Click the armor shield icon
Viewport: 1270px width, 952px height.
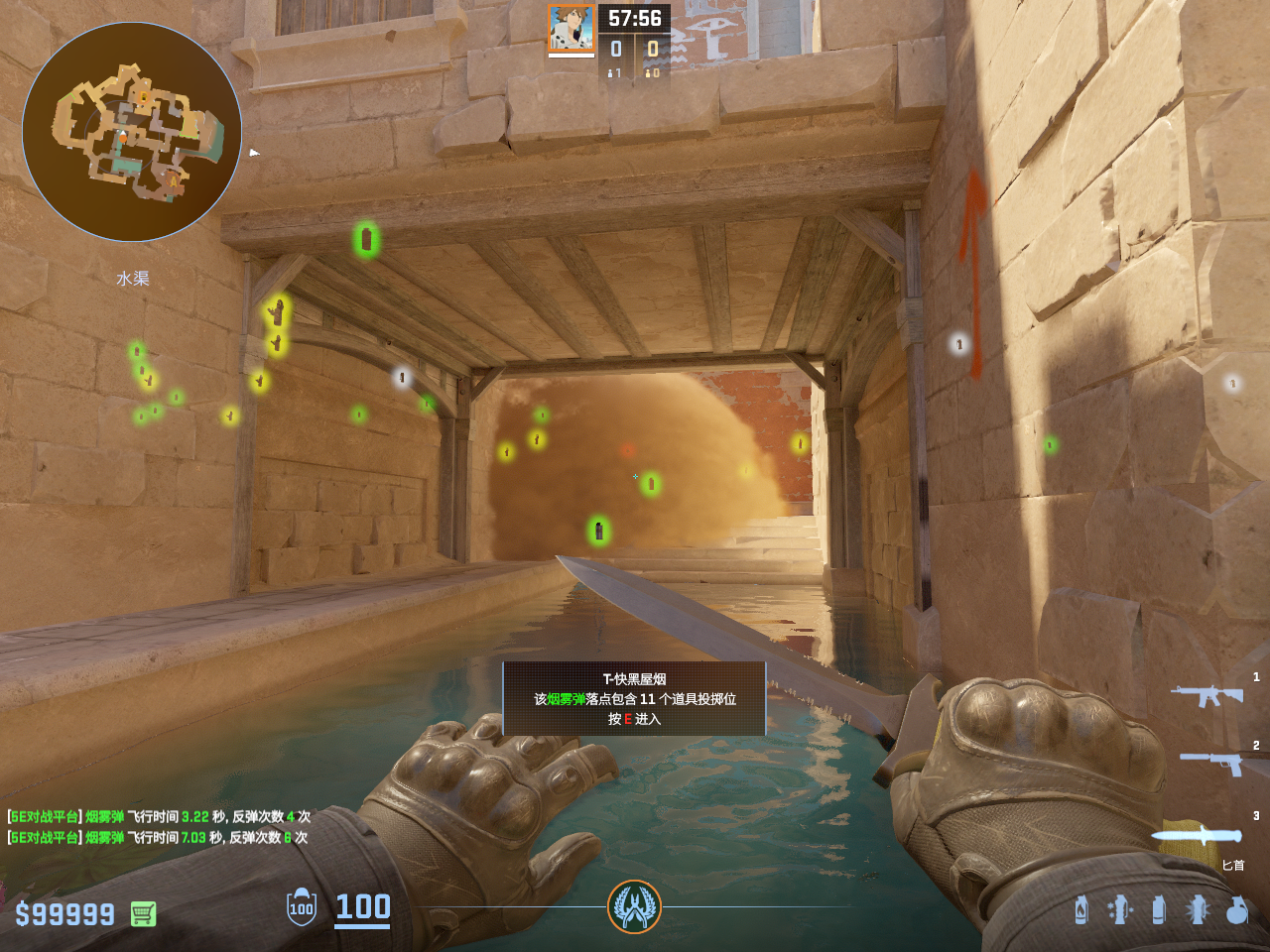coord(302,907)
